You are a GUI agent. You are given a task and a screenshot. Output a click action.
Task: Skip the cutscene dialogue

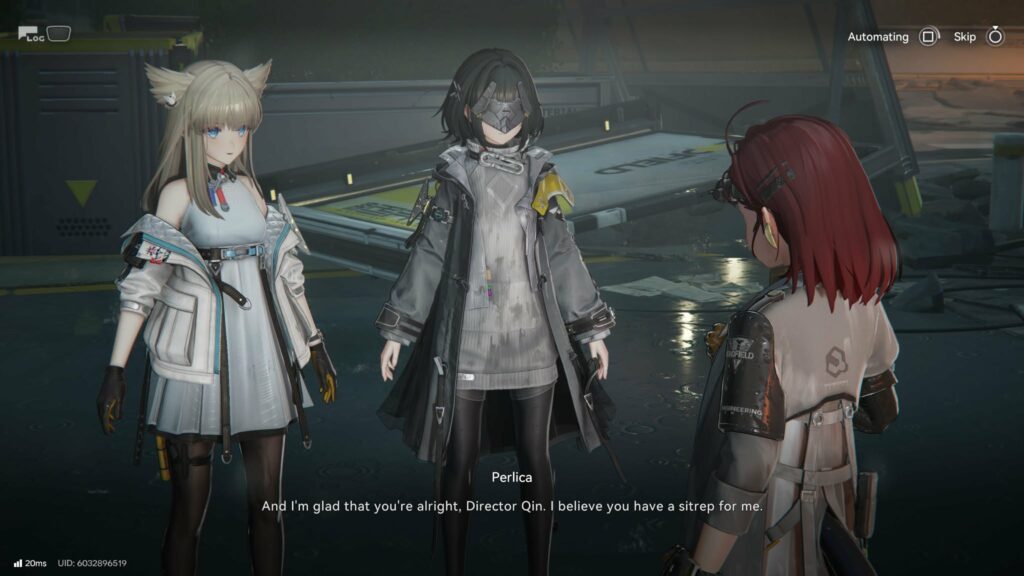click(x=993, y=37)
